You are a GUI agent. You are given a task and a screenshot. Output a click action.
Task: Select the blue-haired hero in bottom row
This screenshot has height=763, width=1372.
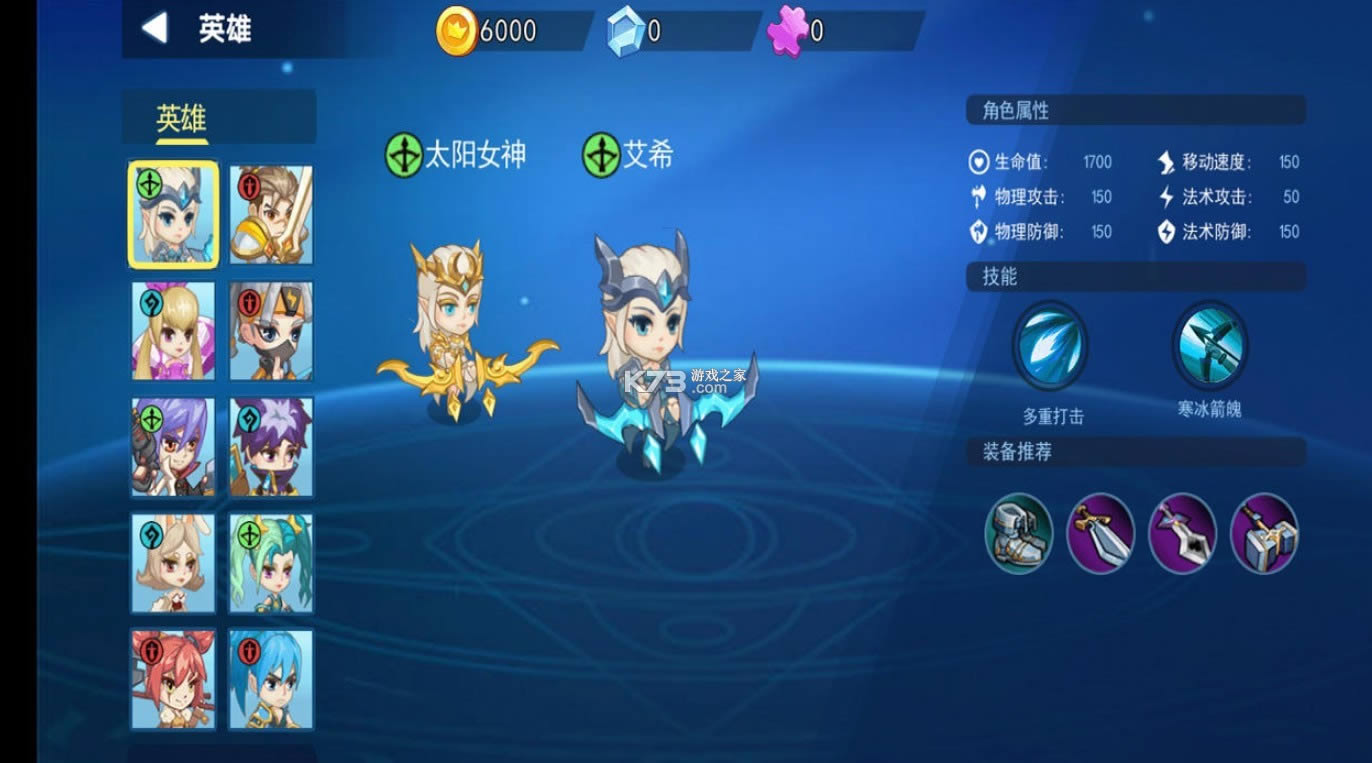[x=270, y=680]
